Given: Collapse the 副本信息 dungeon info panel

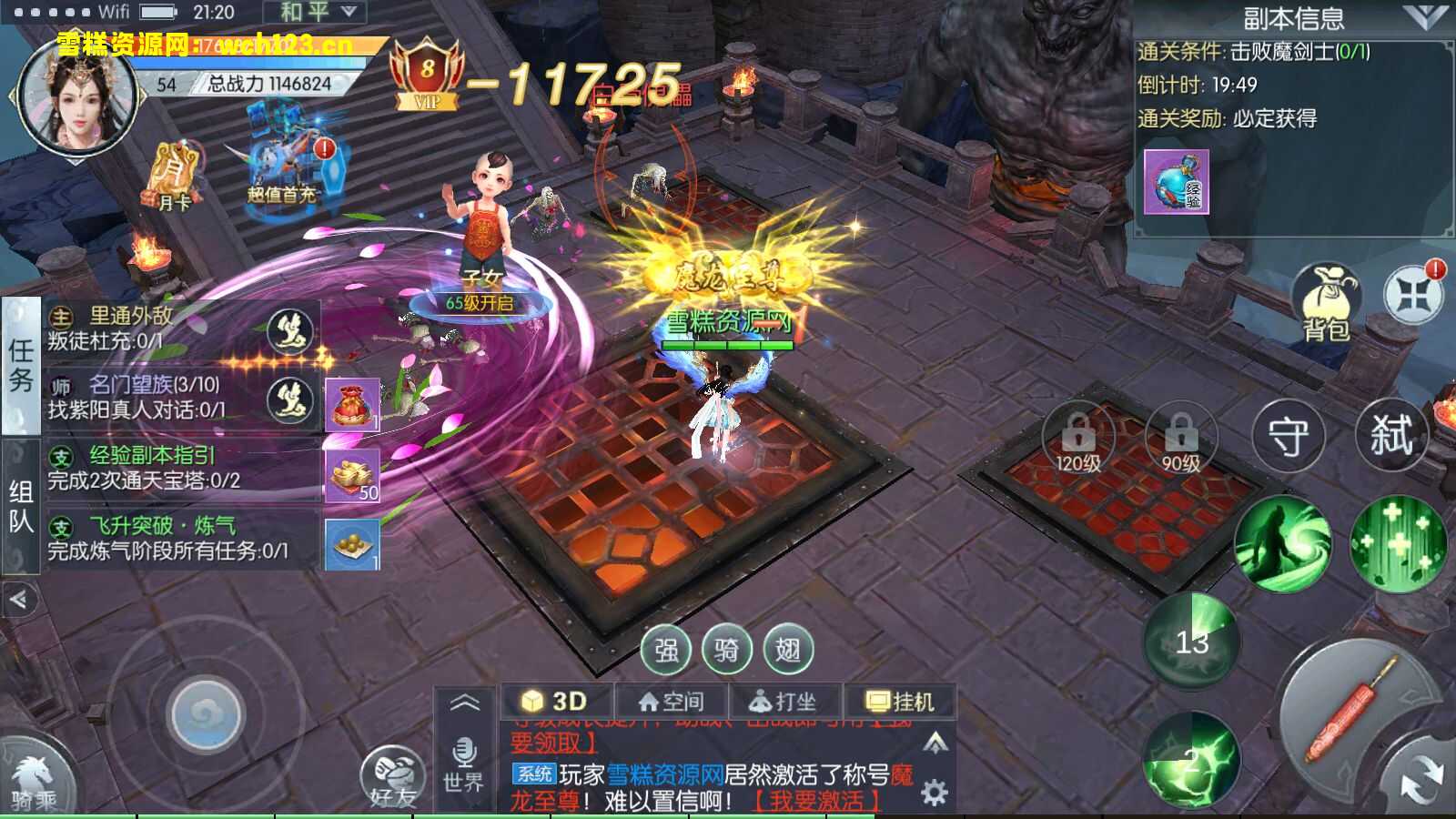Looking at the screenshot, I should pyautogui.click(x=1424, y=16).
